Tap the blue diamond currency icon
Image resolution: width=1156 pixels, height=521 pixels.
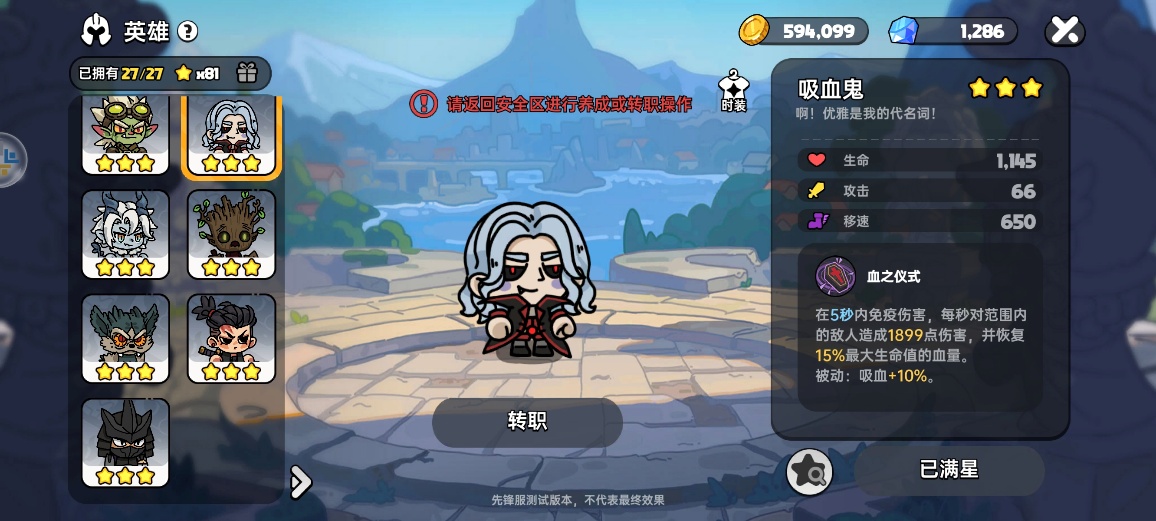903,31
